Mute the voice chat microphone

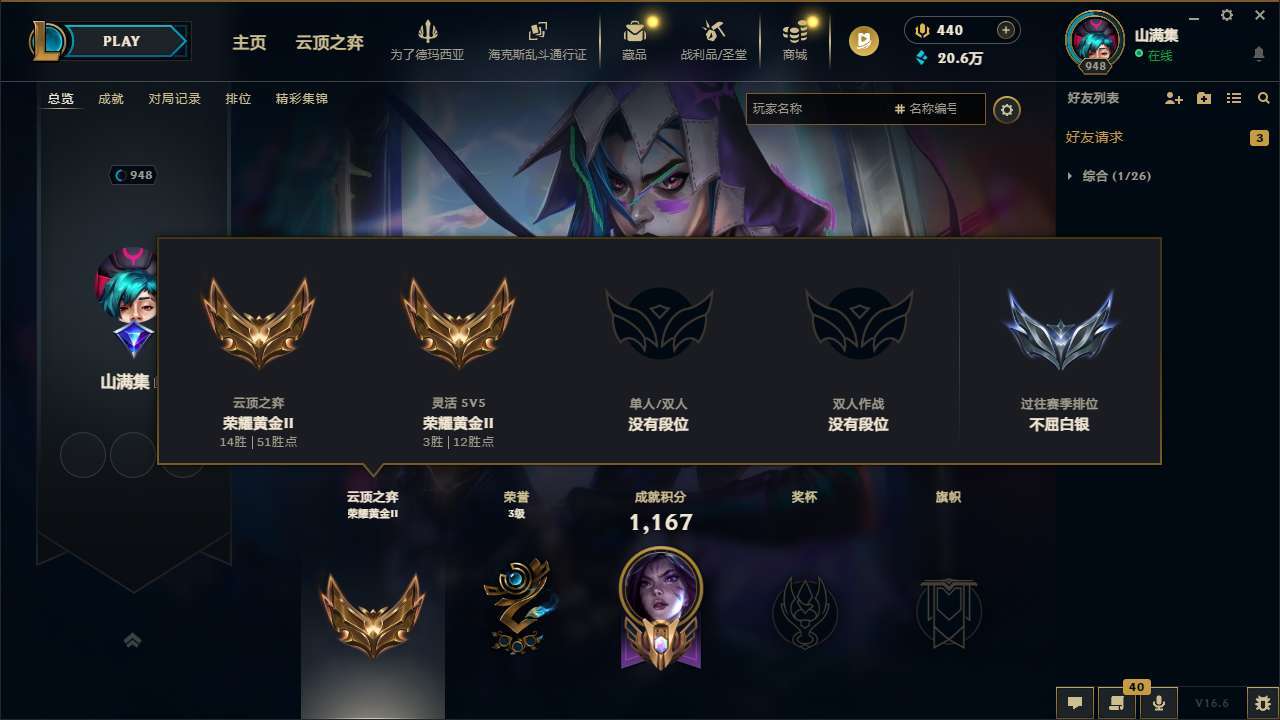click(1159, 703)
